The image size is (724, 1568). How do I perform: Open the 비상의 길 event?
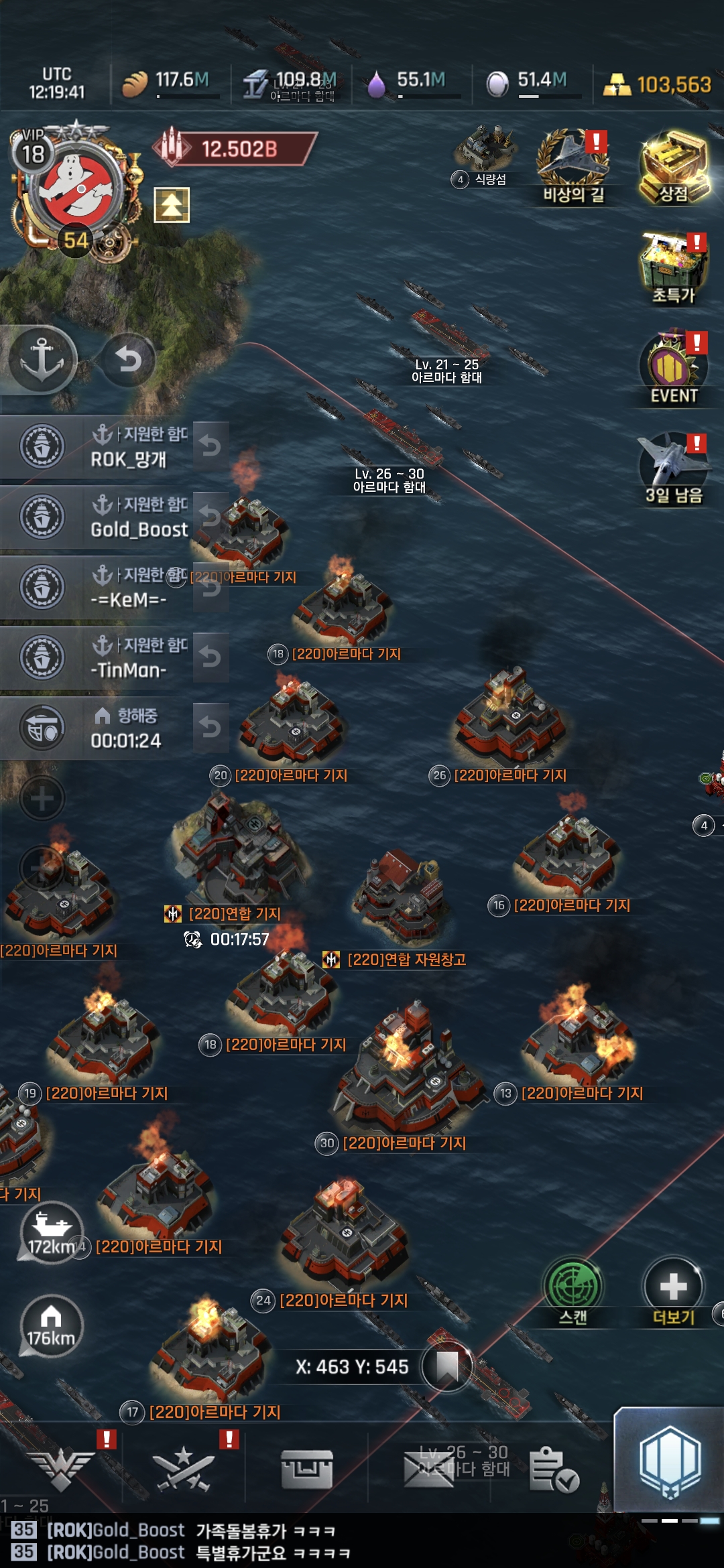pyautogui.click(x=573, y=166)
